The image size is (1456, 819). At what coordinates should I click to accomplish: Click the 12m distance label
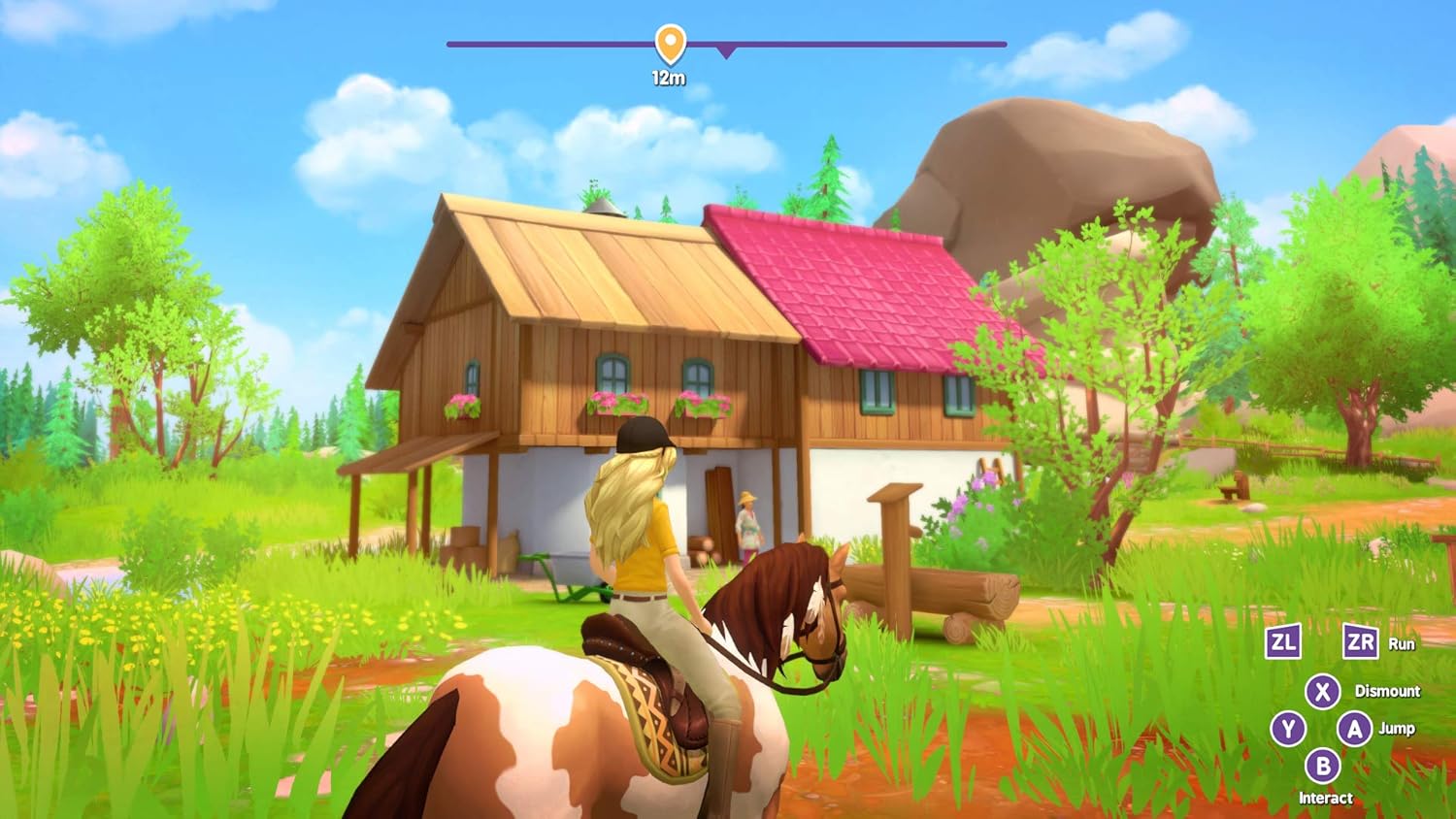point(668,75)
